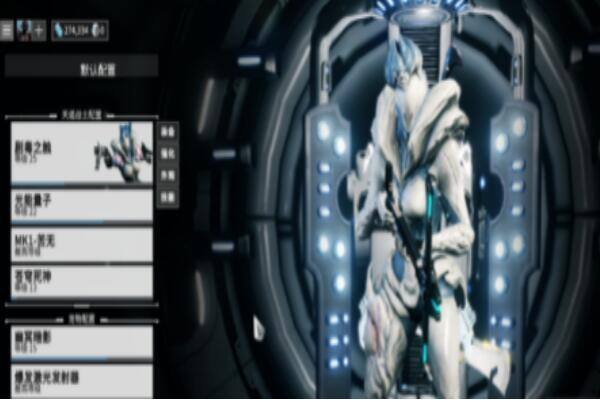The image size is (600, 402).
Task: Select the 爆发激光发射器 weapon slot
Action: point(81,381)
